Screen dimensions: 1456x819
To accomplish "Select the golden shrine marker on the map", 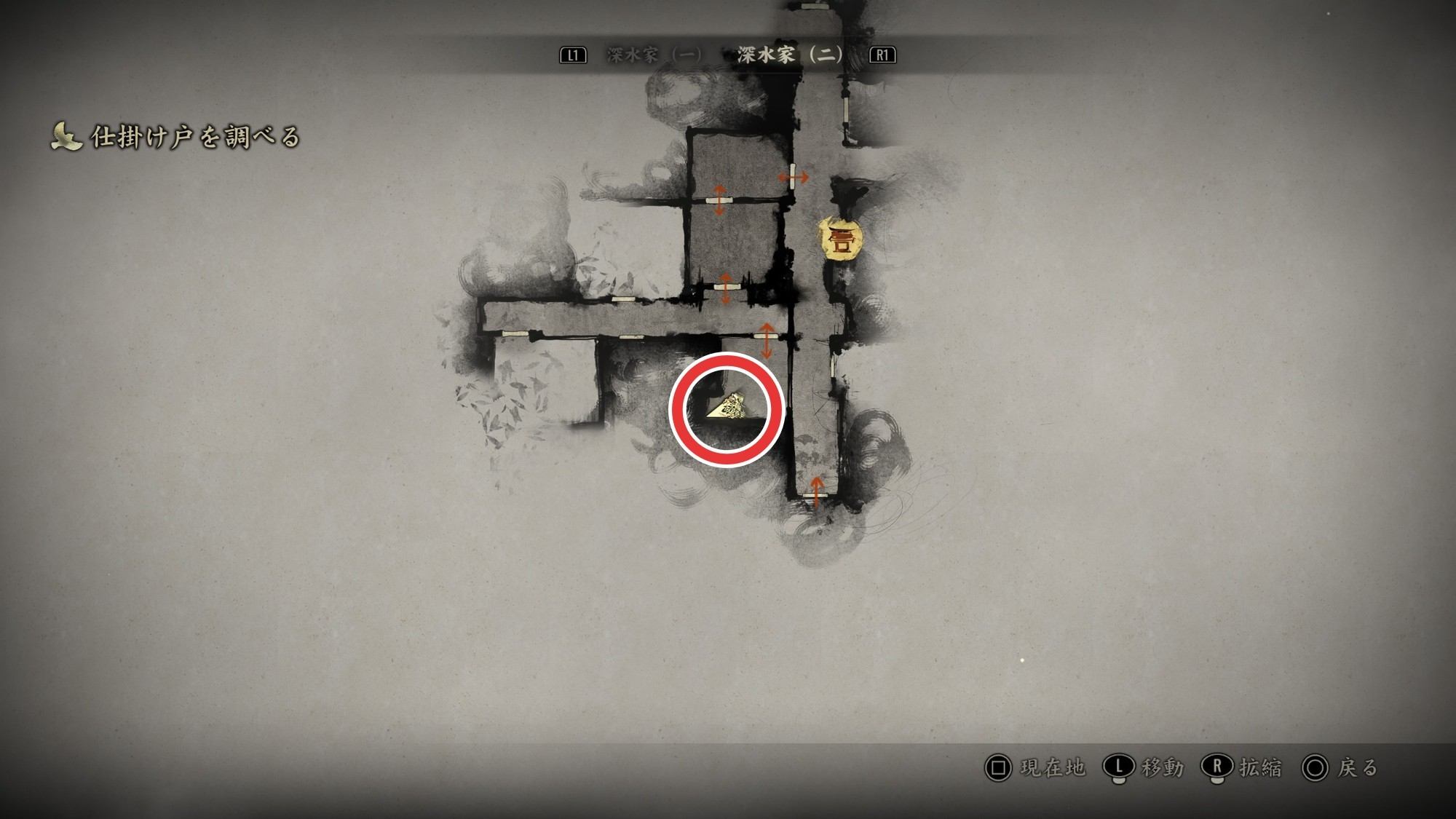I will click(x=841, y=239).
